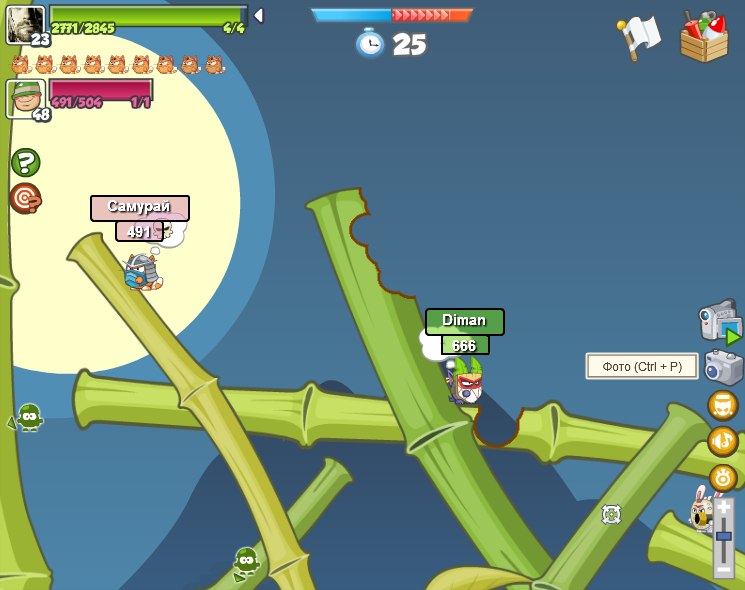
Task: Click the white surrender flag icon
Action: 638,37
